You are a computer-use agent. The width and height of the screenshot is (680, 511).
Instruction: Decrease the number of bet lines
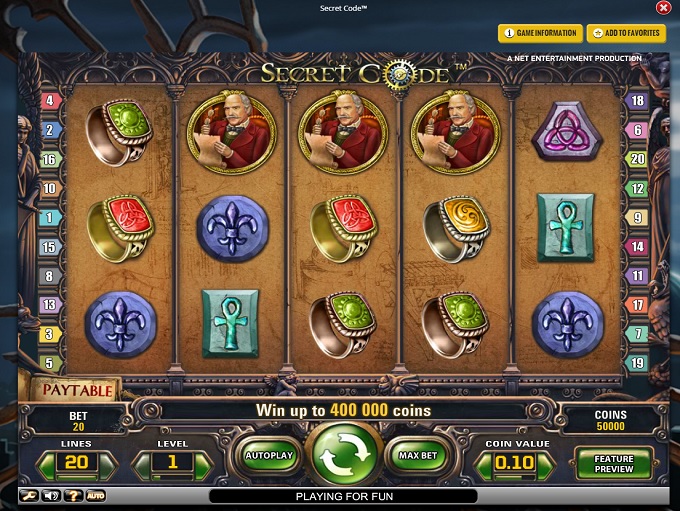click(x=47, y=462)
